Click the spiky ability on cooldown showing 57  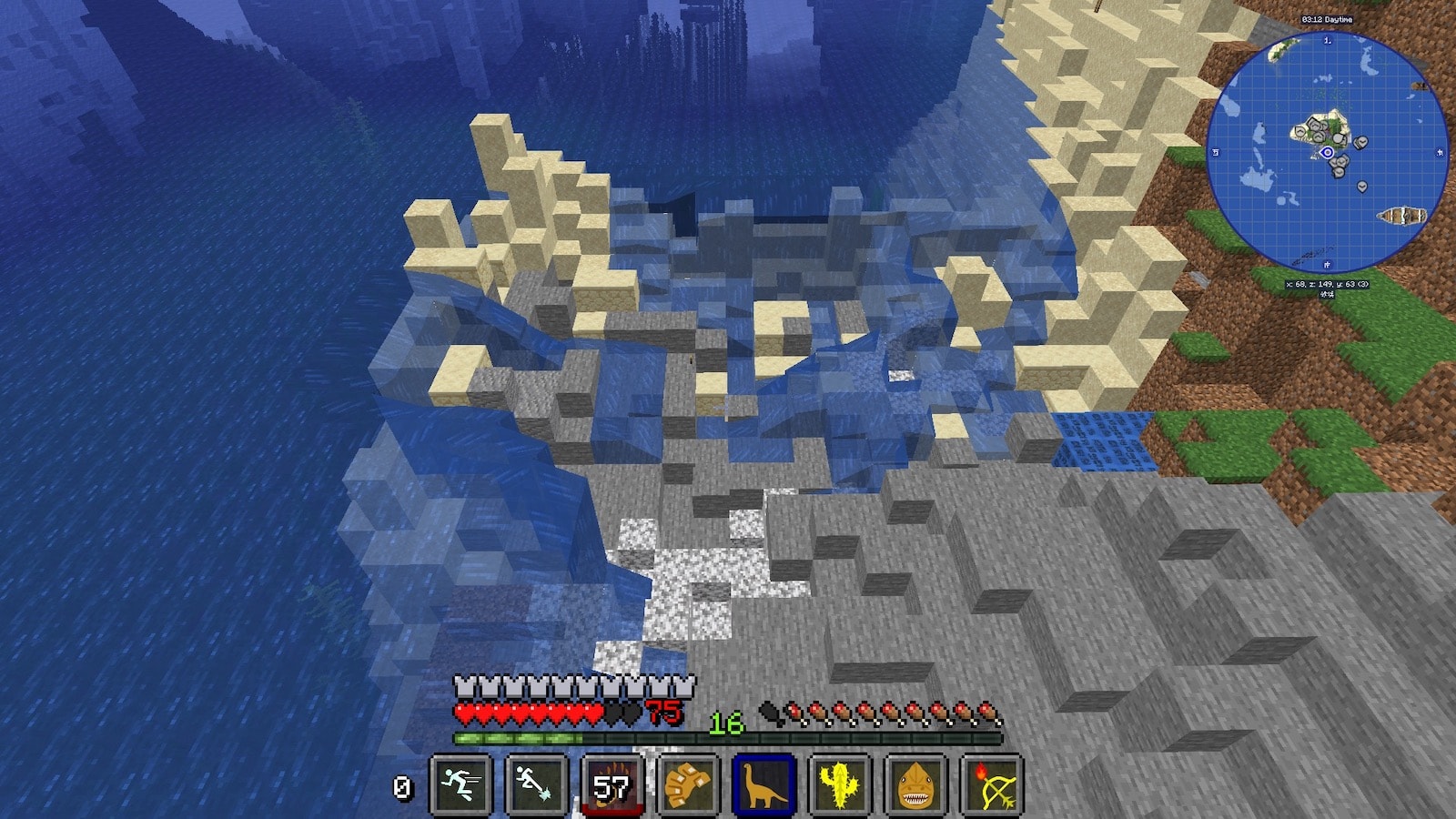pos(612,784)
